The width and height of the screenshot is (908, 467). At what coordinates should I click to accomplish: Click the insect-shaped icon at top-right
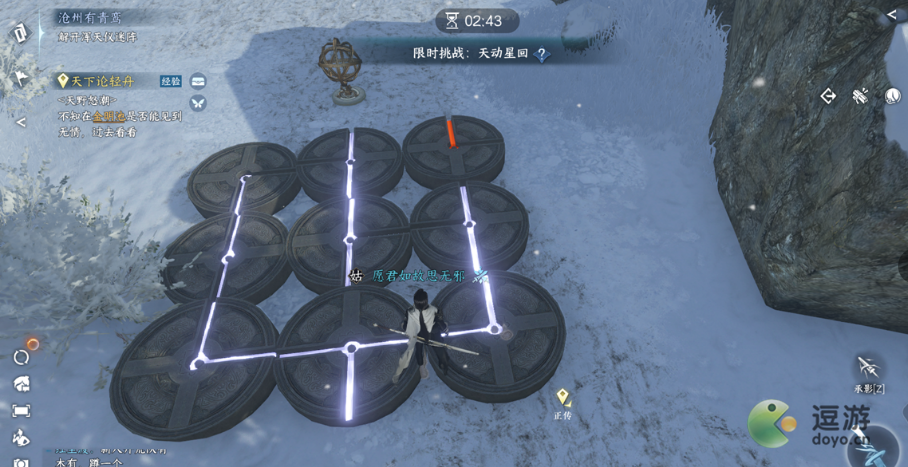coord(860,96)
